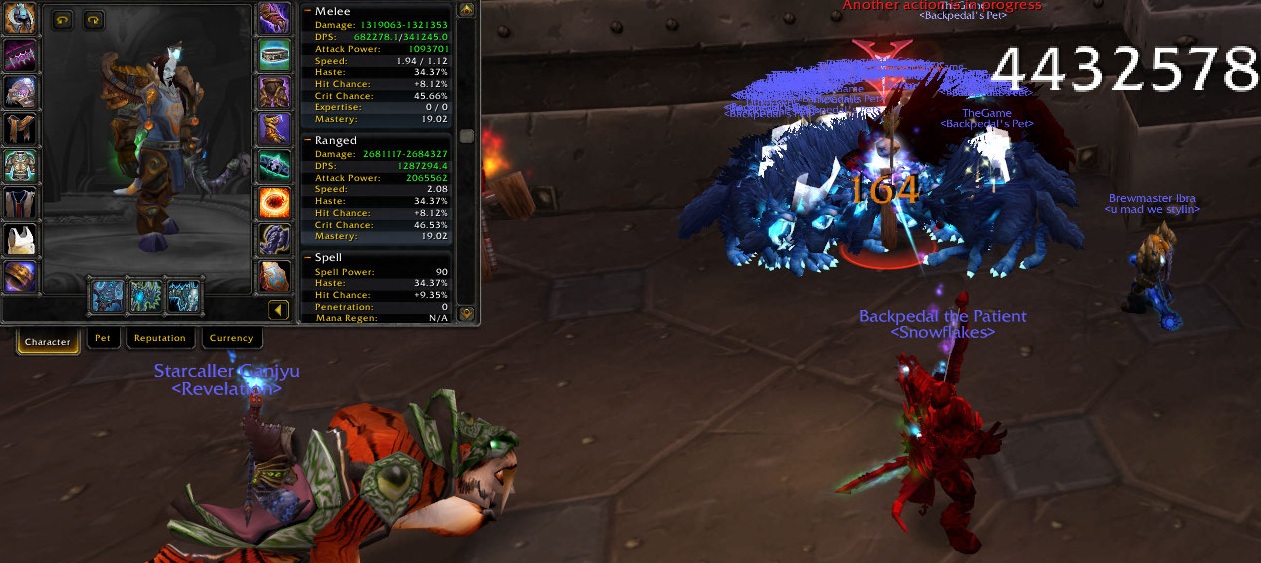The image size is (1261, 563).
Task: Select the Character tab
Action: (48, 342)
